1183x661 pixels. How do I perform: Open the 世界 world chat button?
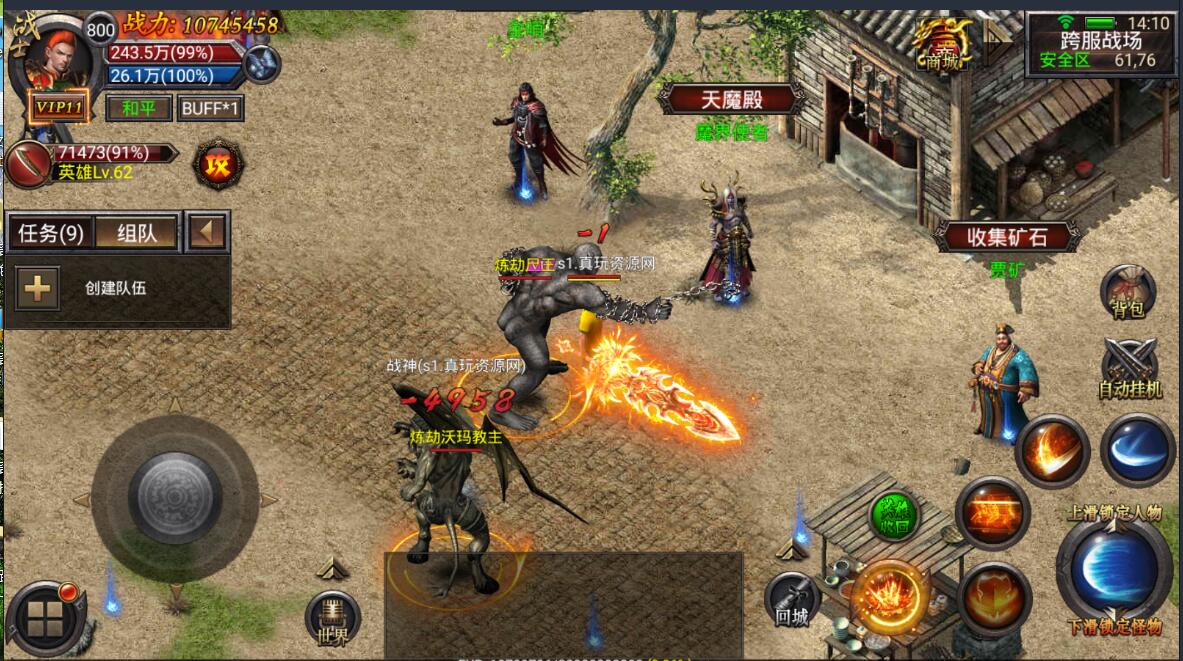[x=333, y=617]
